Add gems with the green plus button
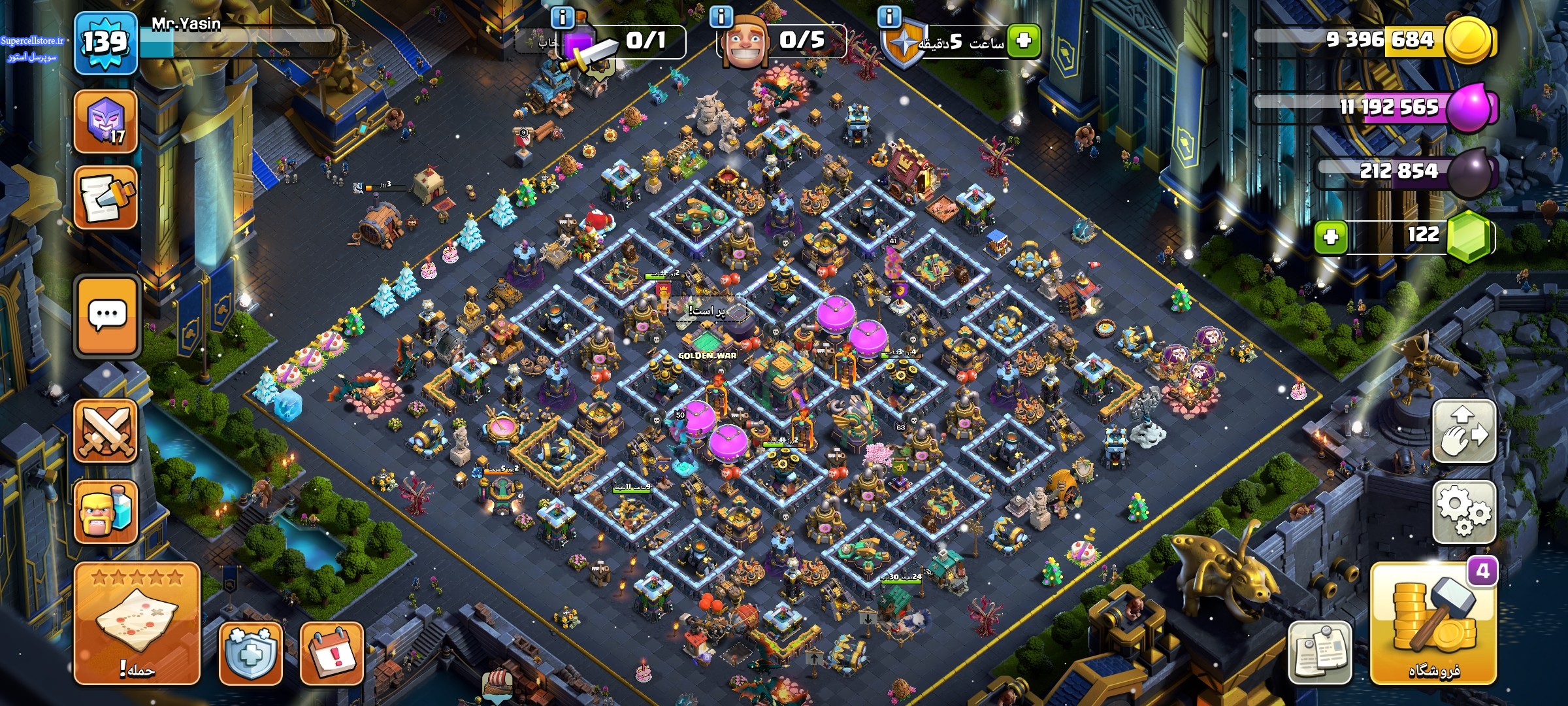The width and height of the screenshot is (1568, 706). point(1330,236)
